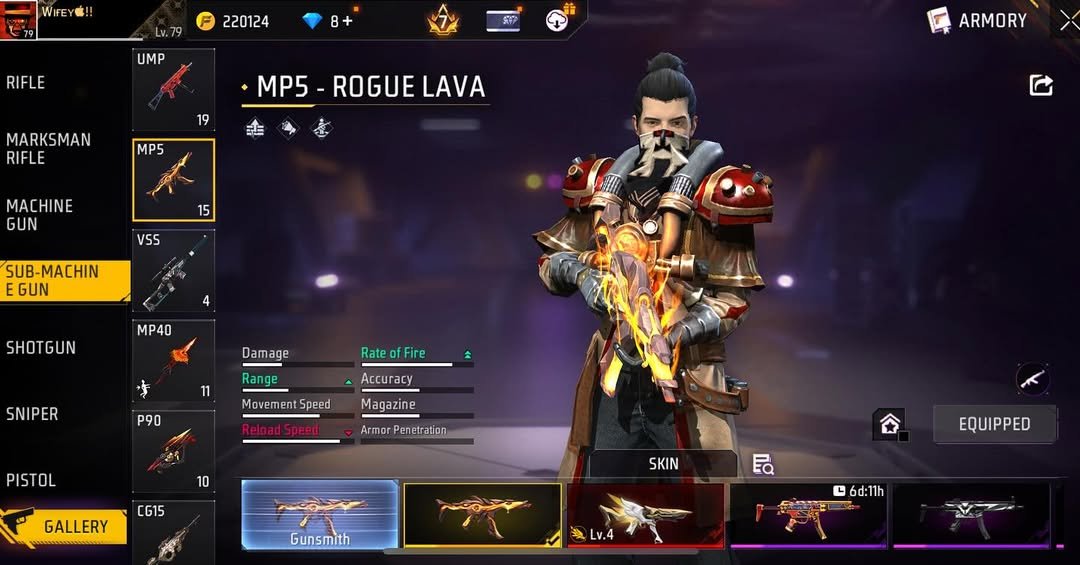
Task: Close the Armory screen
Action: tap(1068, 20)
